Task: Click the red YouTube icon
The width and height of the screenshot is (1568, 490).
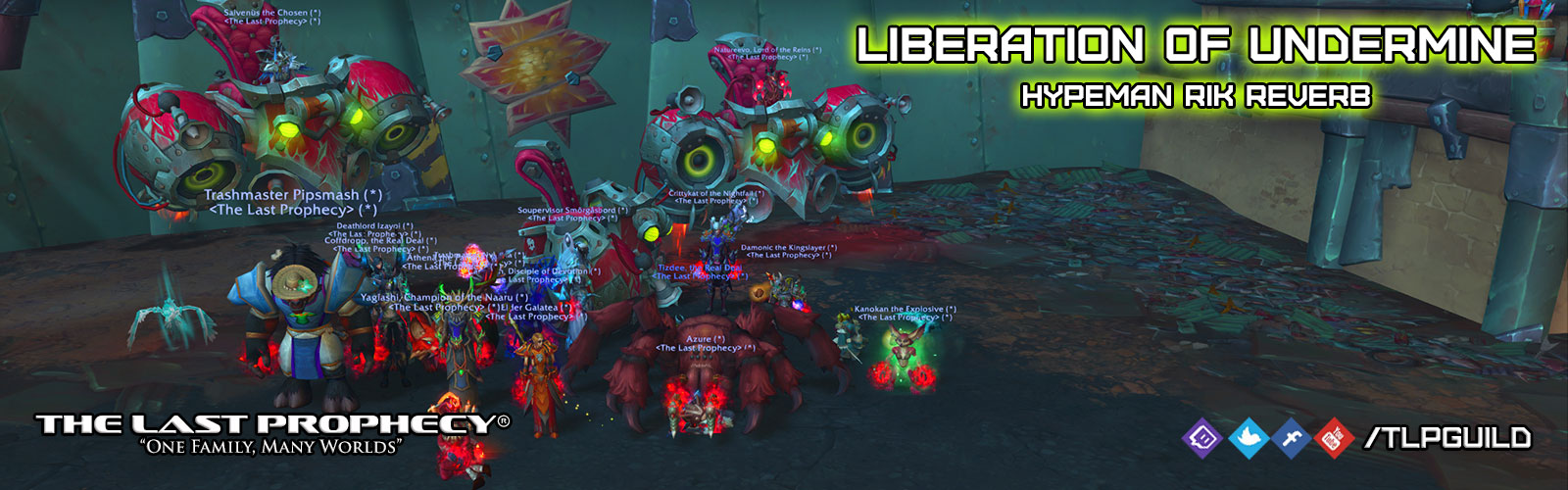Action: click(x=1333, y=438)
